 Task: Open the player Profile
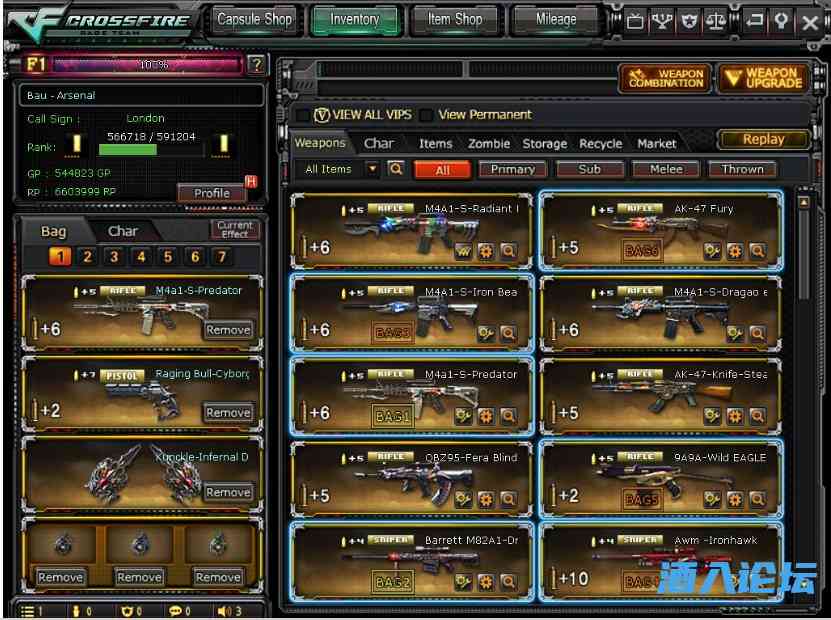[x=212, y=193]
